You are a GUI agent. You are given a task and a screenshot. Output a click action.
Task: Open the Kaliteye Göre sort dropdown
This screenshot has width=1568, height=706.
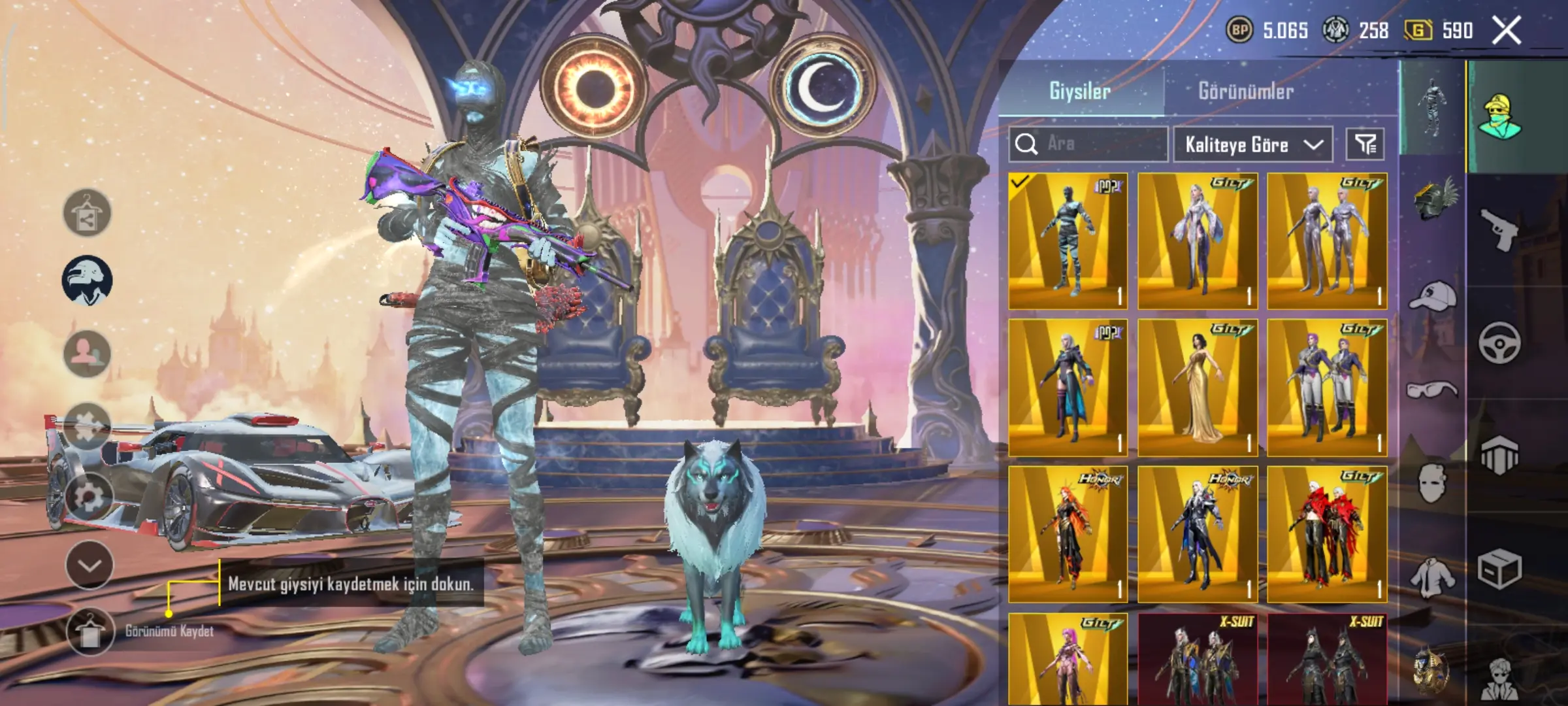[1252, 144]
